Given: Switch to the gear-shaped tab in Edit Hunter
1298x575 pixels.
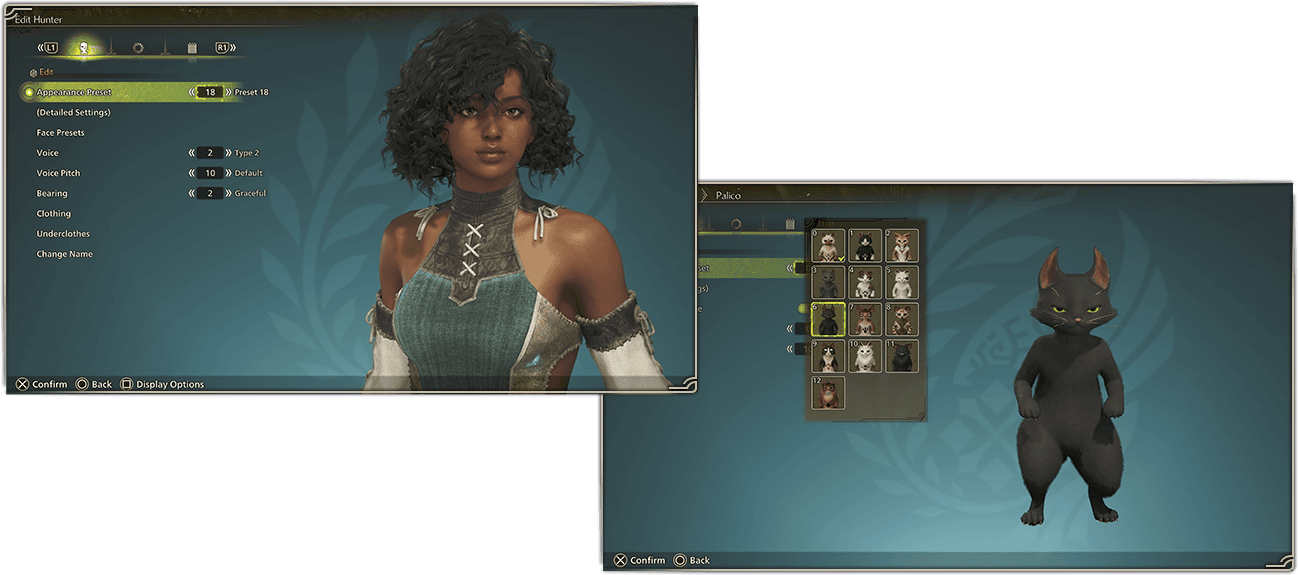Looking at the screenshot, I should (x=138, y=47).
